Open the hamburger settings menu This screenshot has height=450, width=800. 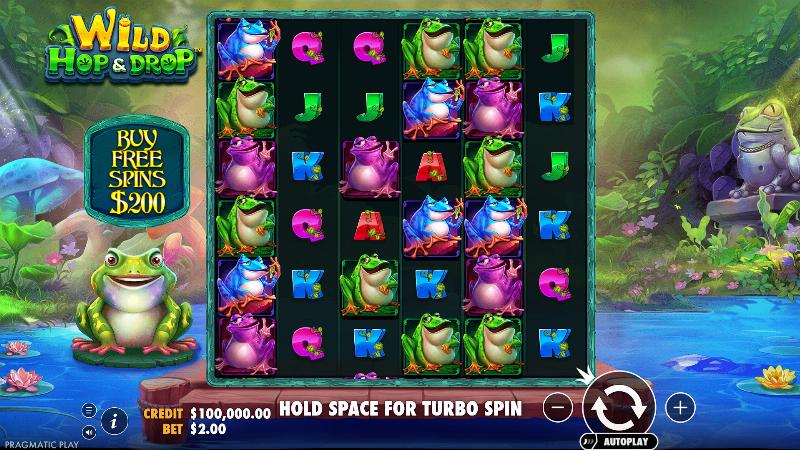(x=88, y=410)
